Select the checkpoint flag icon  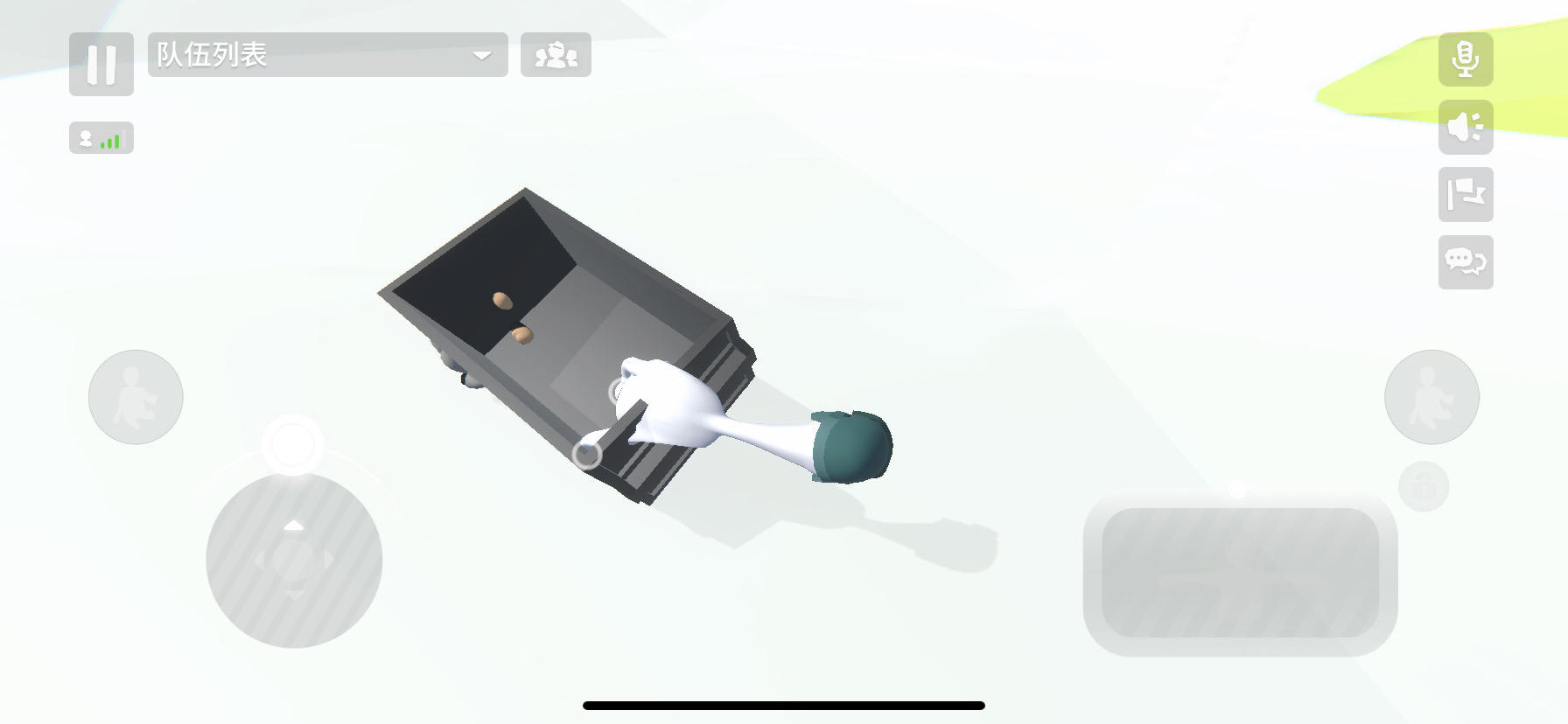(x=1466, y=196)
